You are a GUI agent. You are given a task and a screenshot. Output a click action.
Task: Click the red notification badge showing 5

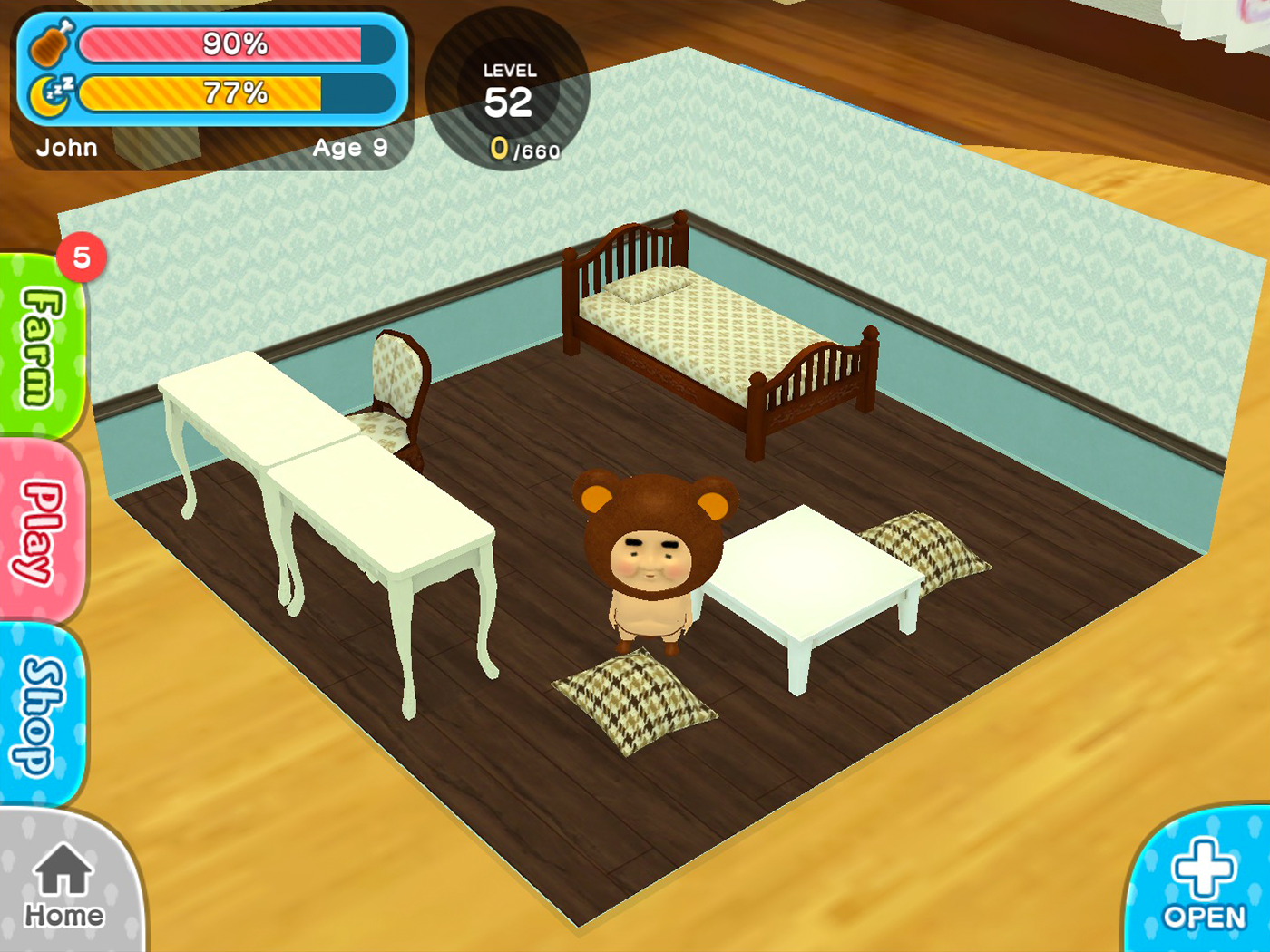point(83,257)
